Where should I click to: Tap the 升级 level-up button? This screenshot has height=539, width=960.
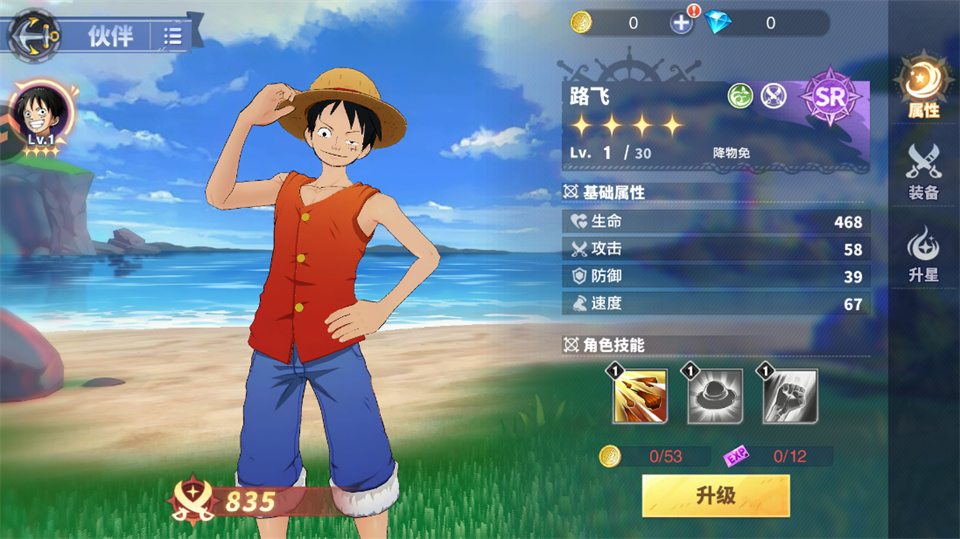point(715,495)
